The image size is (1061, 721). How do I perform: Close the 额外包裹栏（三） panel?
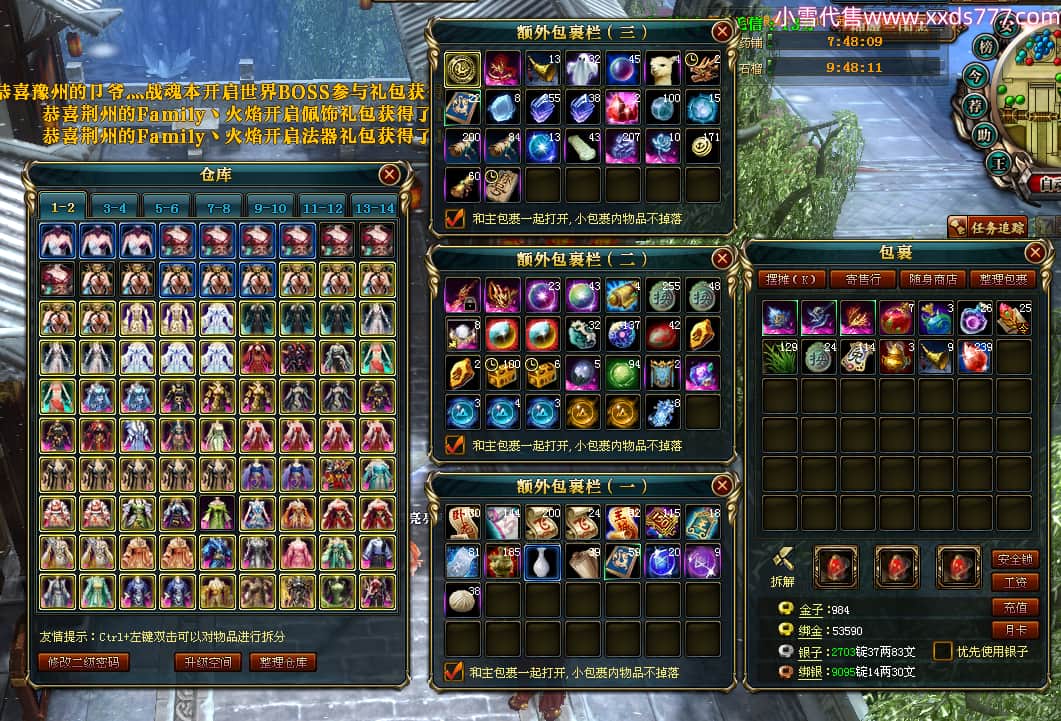[x=722, y=31]
